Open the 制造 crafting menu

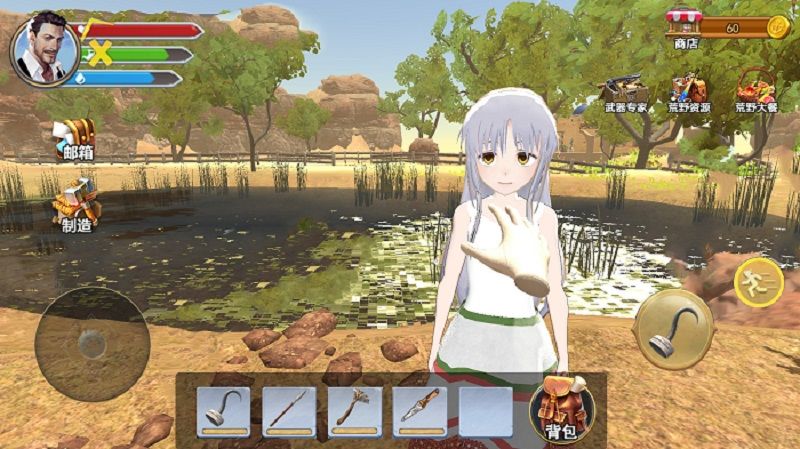(x=77, y=203)
